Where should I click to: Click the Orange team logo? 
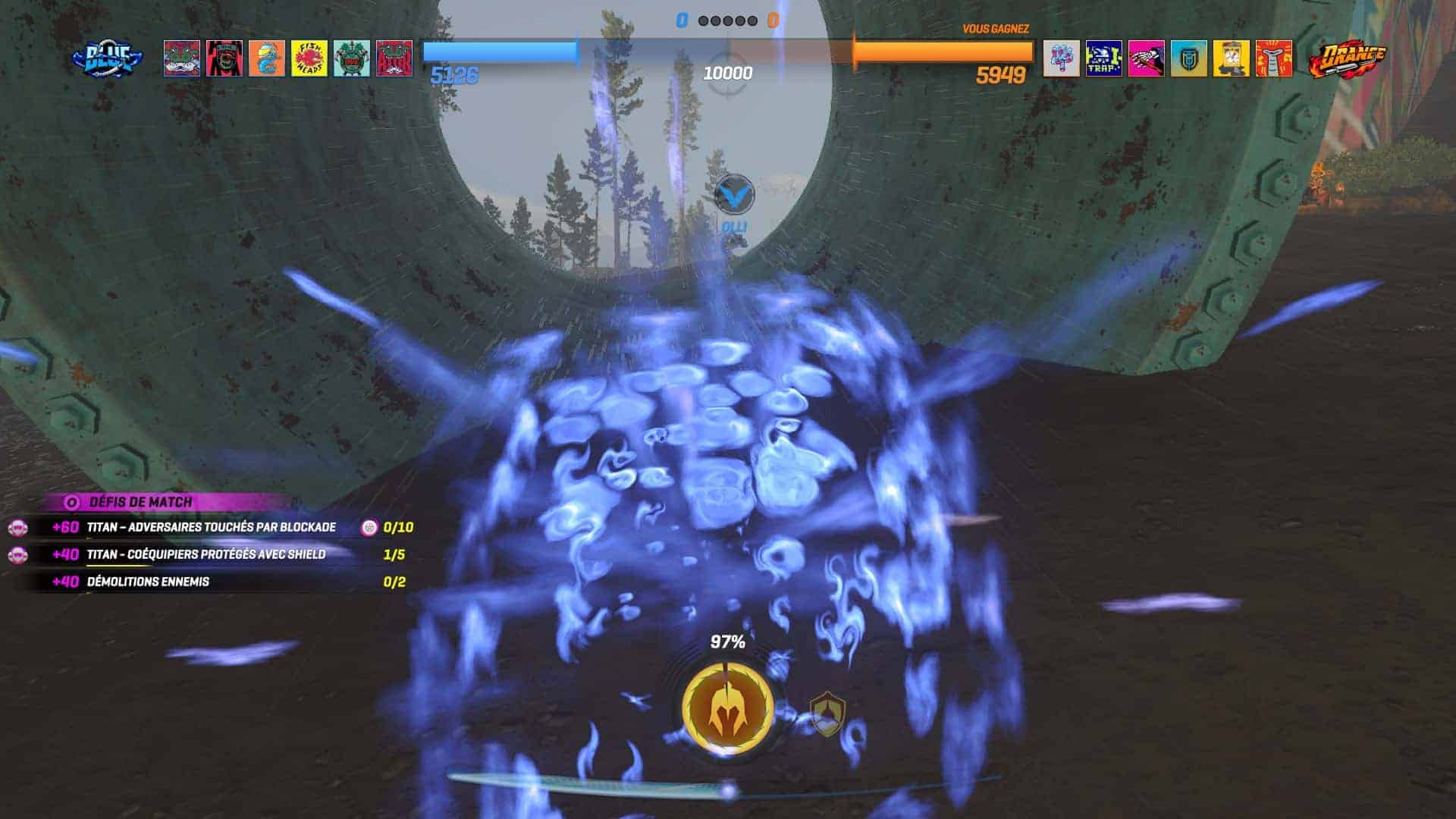1346,59
